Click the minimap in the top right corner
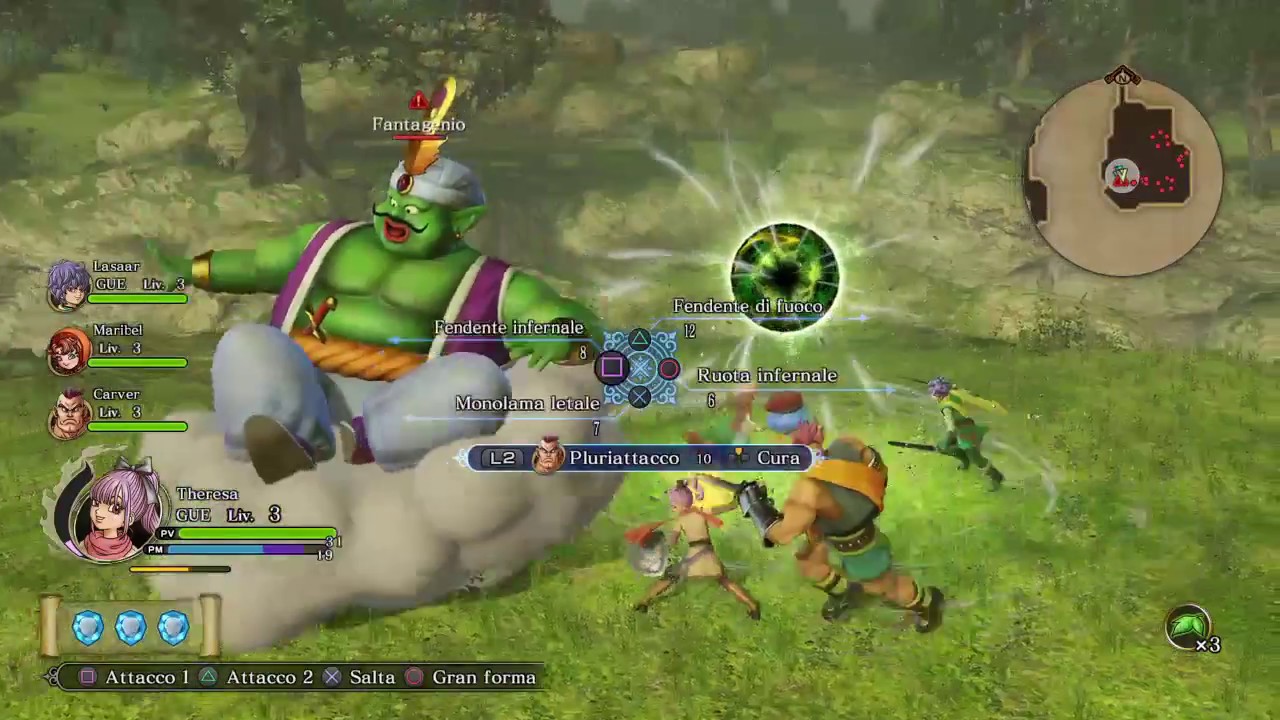 [x=1123, y=175]
